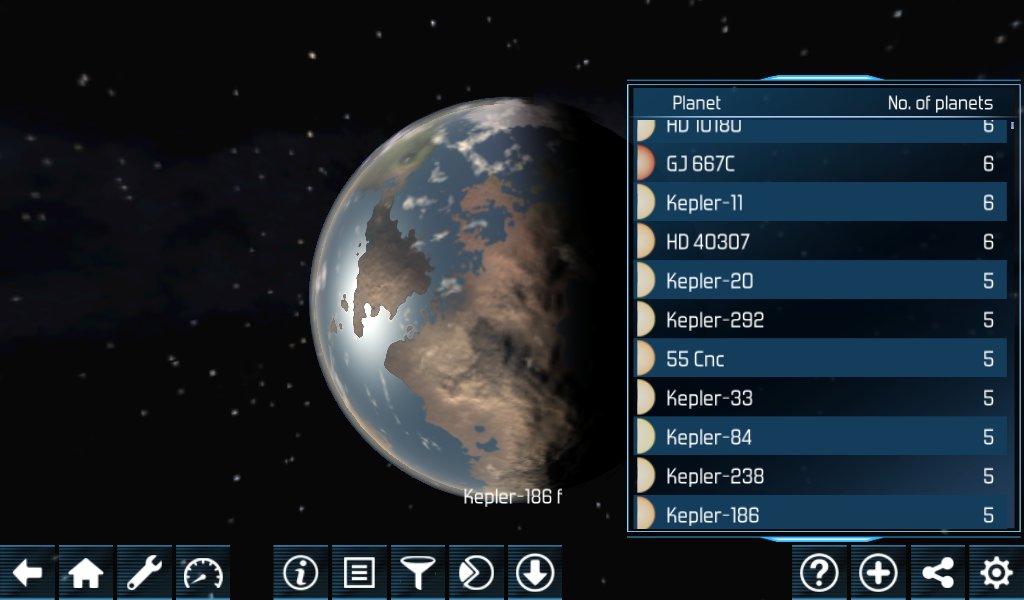Open settings with the gear icon

pyautogui.click(x=996, y=573)
